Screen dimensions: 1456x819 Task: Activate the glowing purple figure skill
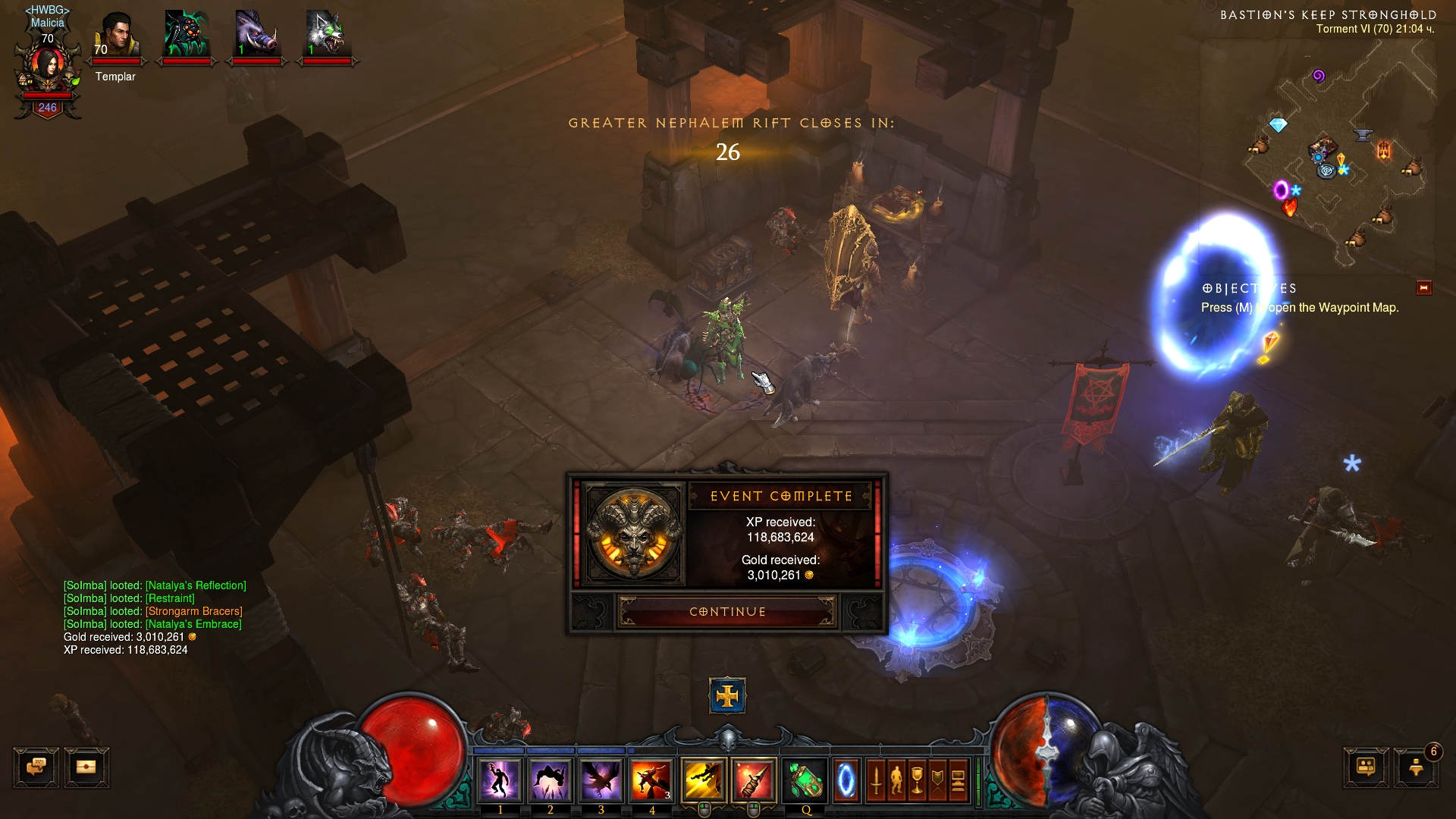click(x=500, y=780)
